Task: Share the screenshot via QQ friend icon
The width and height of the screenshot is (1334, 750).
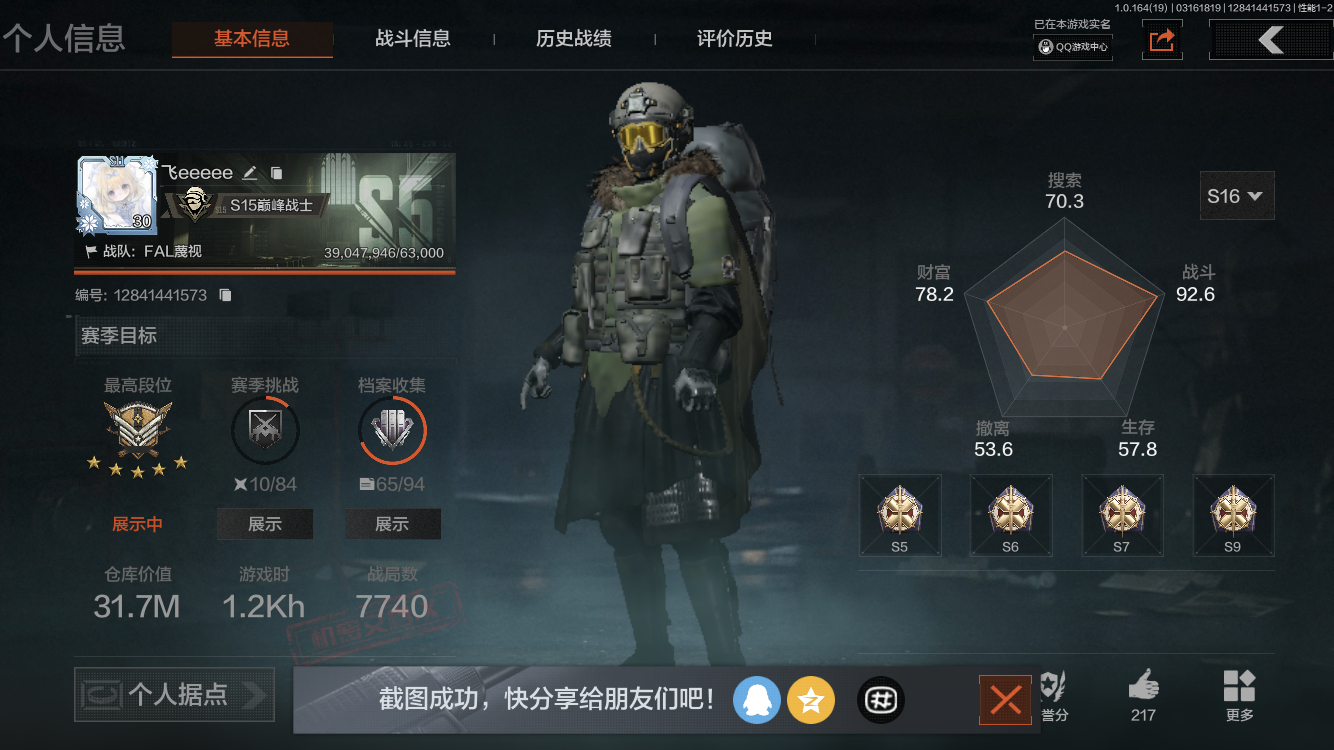Action: (x=757, y=700)
